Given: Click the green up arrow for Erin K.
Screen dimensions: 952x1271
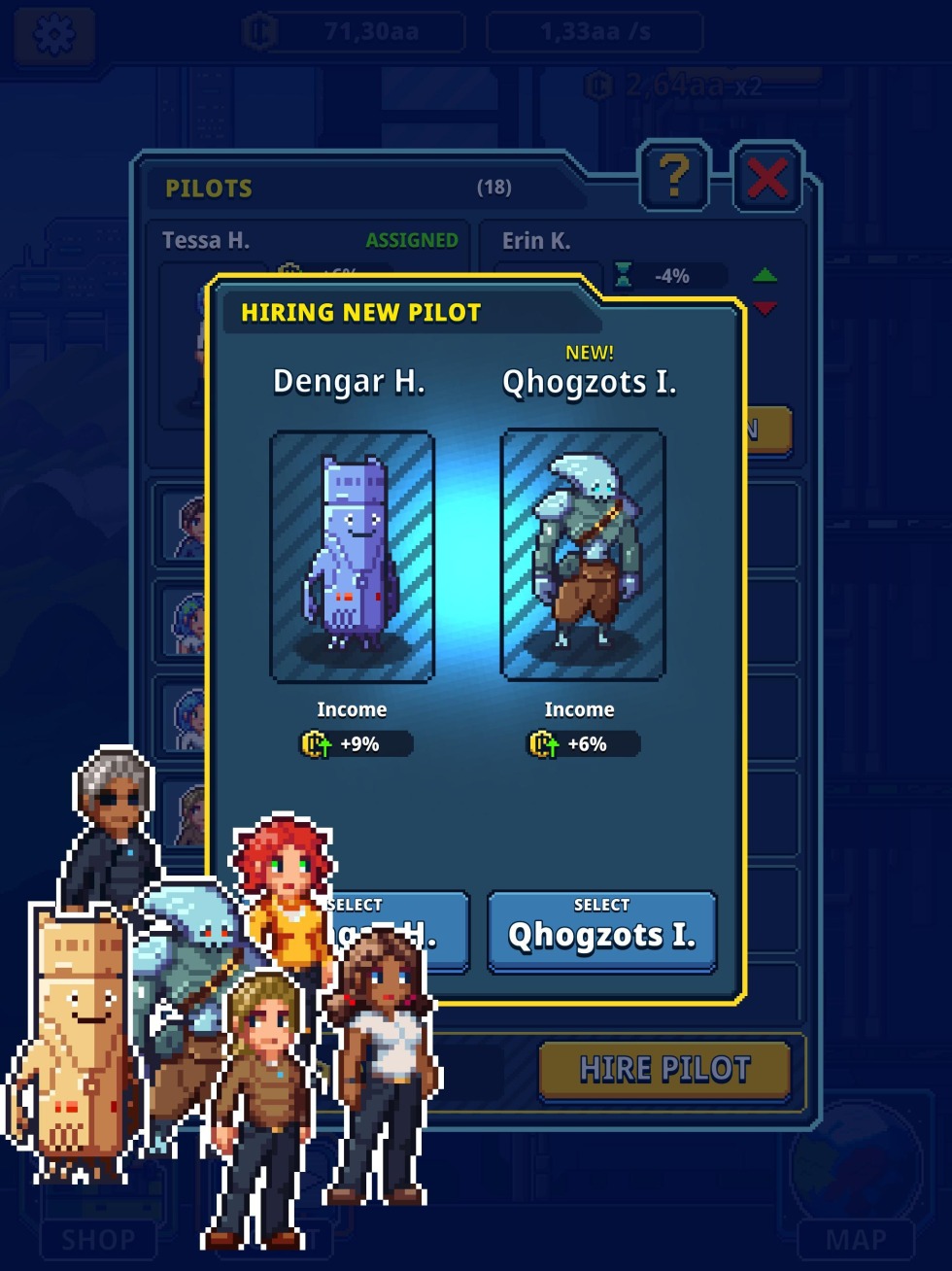Looking at the screenshot, I should click(x=765, y=275).
